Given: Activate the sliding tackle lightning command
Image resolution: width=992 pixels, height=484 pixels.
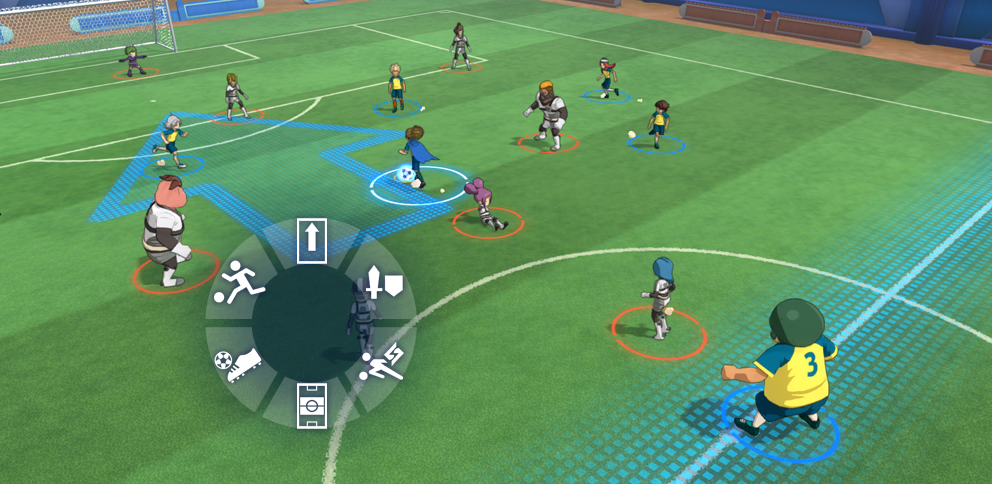Looking at the screenshot, I should point(382,364).
